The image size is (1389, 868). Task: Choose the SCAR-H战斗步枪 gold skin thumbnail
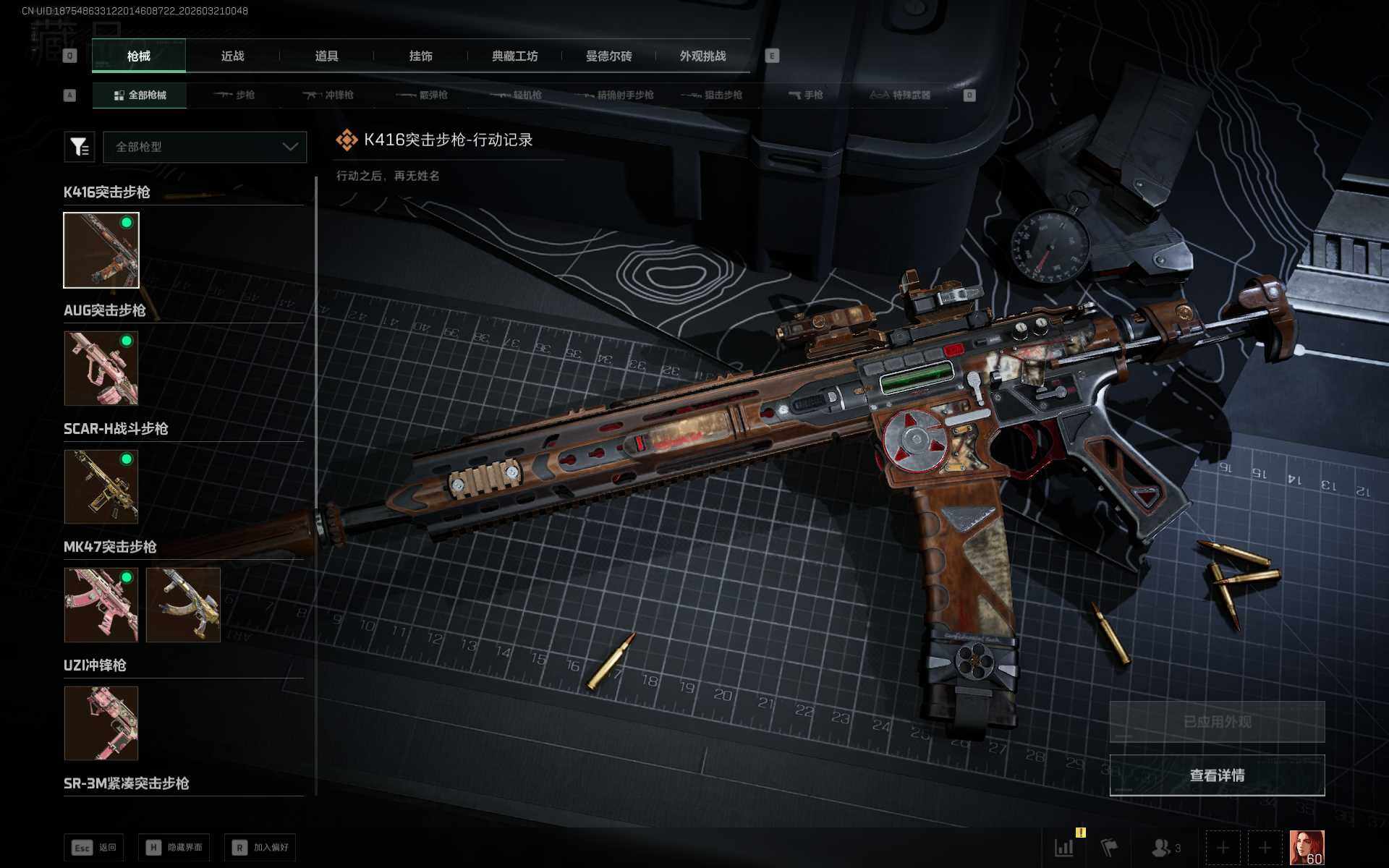tap(101, 486)
